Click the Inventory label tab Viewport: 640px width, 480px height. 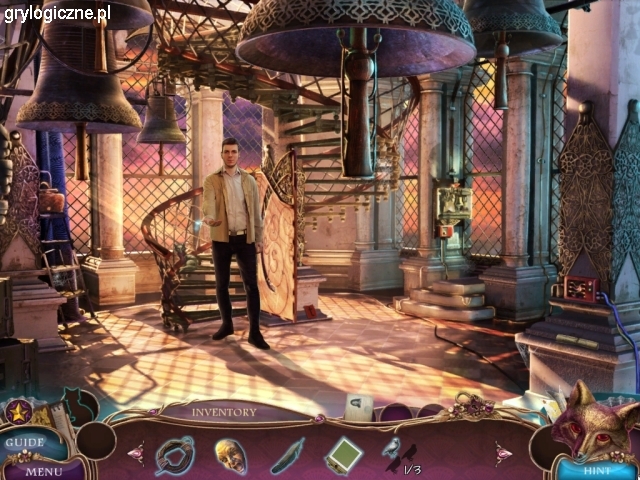(224, 411)
